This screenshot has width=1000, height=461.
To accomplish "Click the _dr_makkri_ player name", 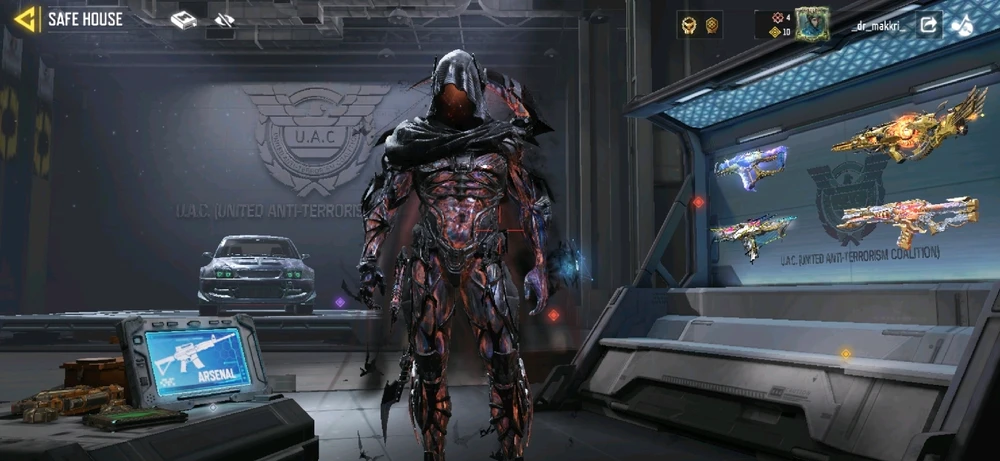I will tap(878, 26).
